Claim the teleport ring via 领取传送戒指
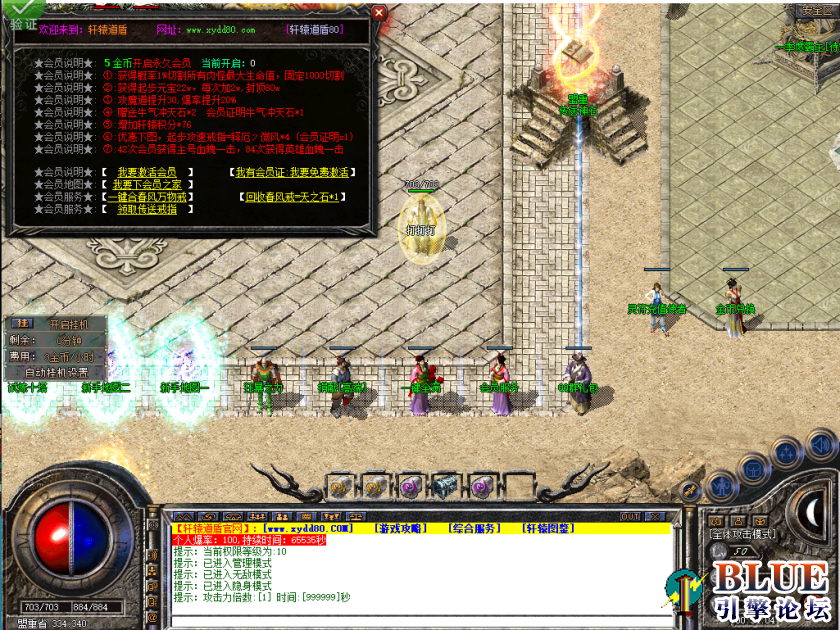 tap(146, 209)
